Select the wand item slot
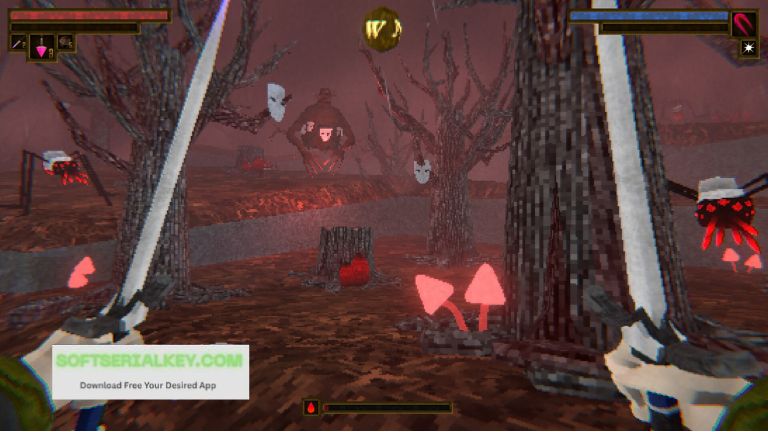 pyautogui.click(x=18, y=43)
